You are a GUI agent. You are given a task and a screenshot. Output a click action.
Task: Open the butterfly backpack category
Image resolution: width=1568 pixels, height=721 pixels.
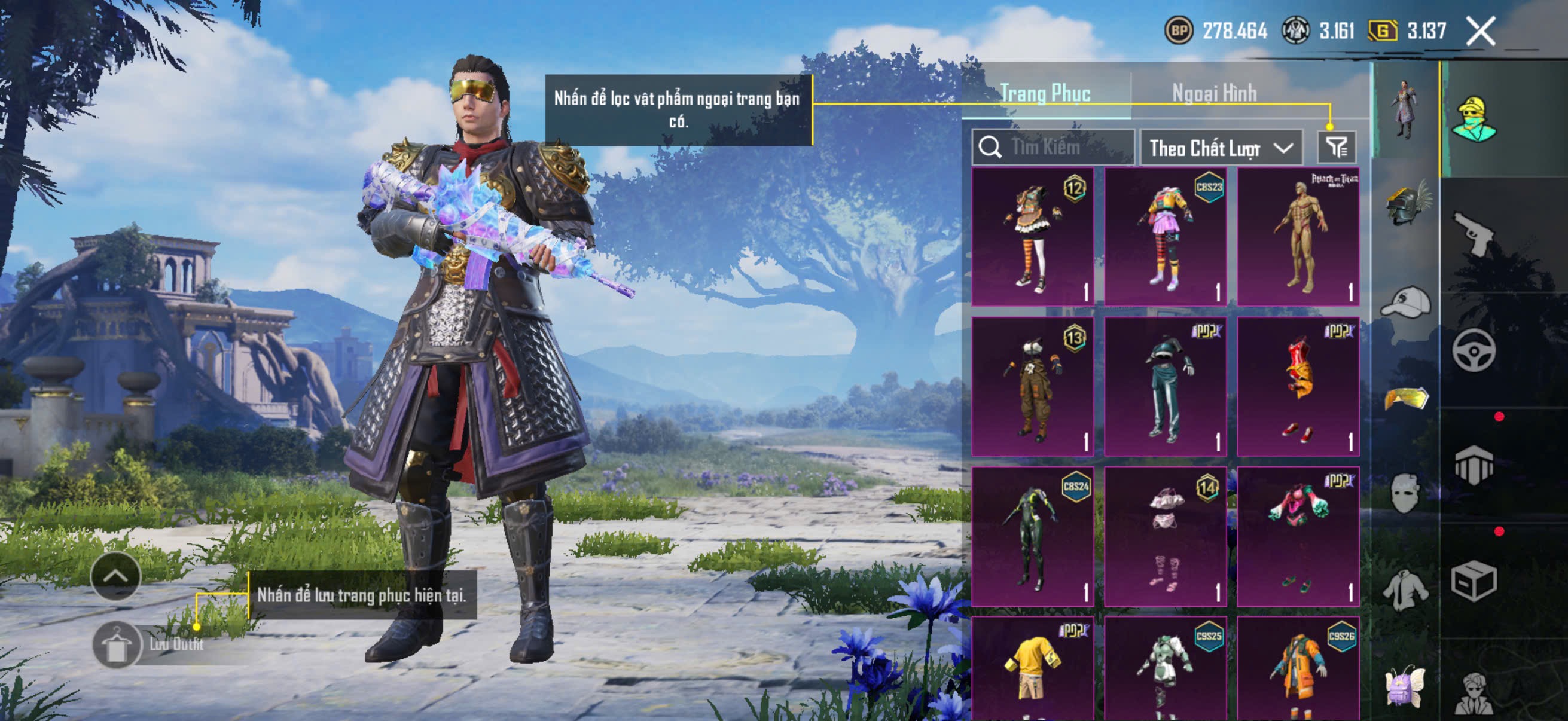tap(1405, 686)
